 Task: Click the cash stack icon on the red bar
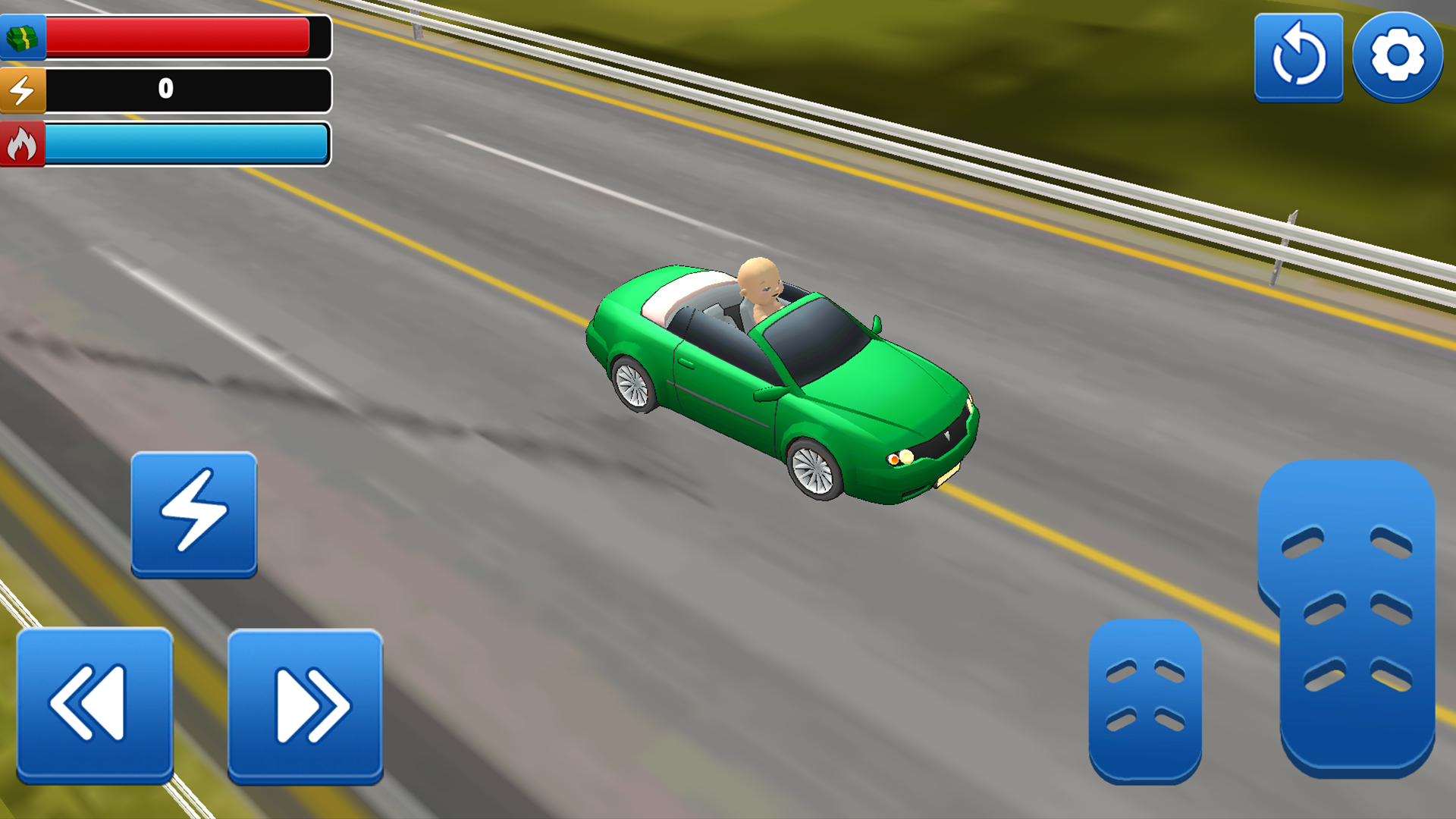pyautogui.click(x=23, y=36)
